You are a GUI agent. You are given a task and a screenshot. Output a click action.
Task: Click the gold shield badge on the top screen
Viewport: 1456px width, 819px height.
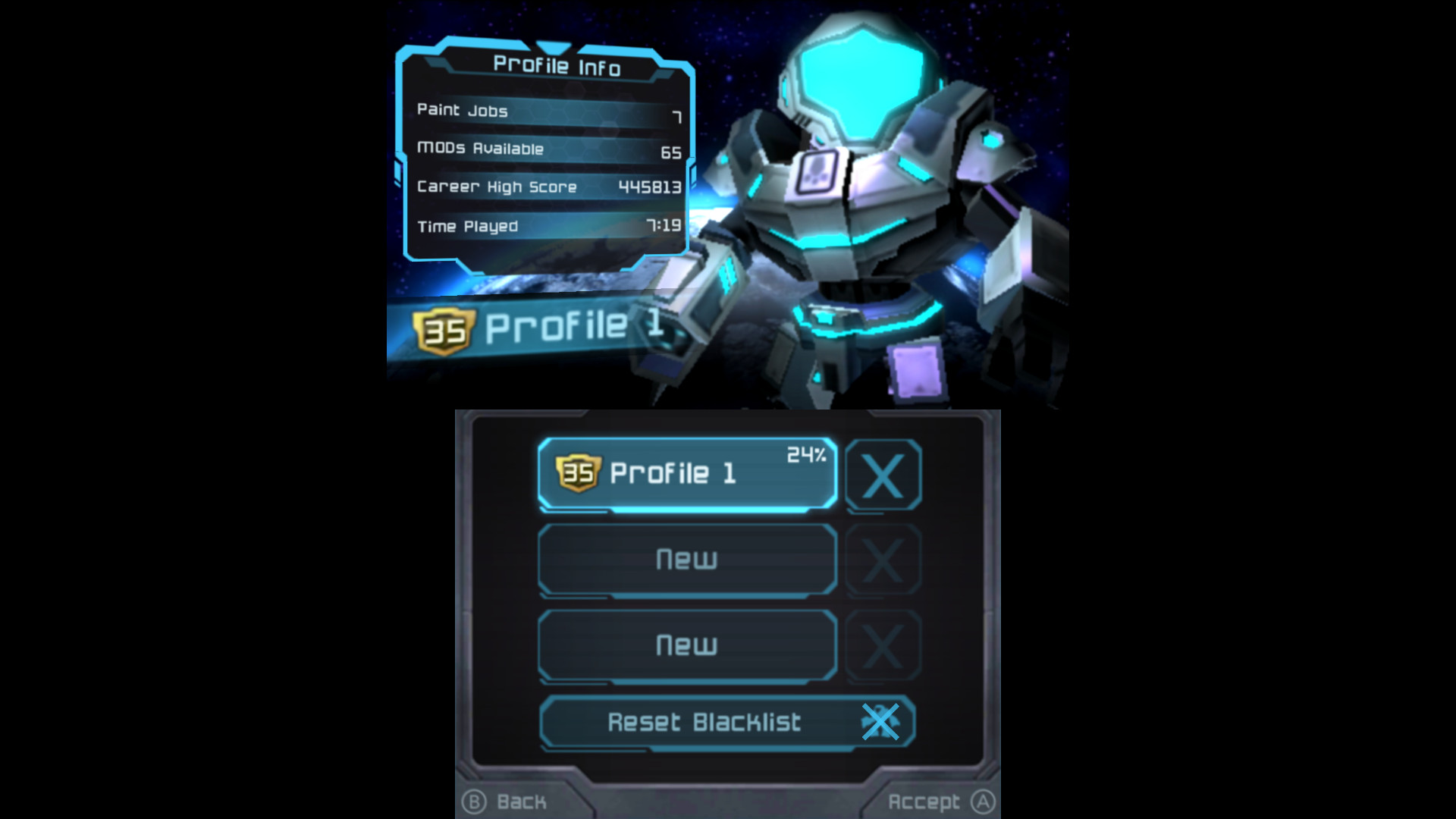(444, 329)
